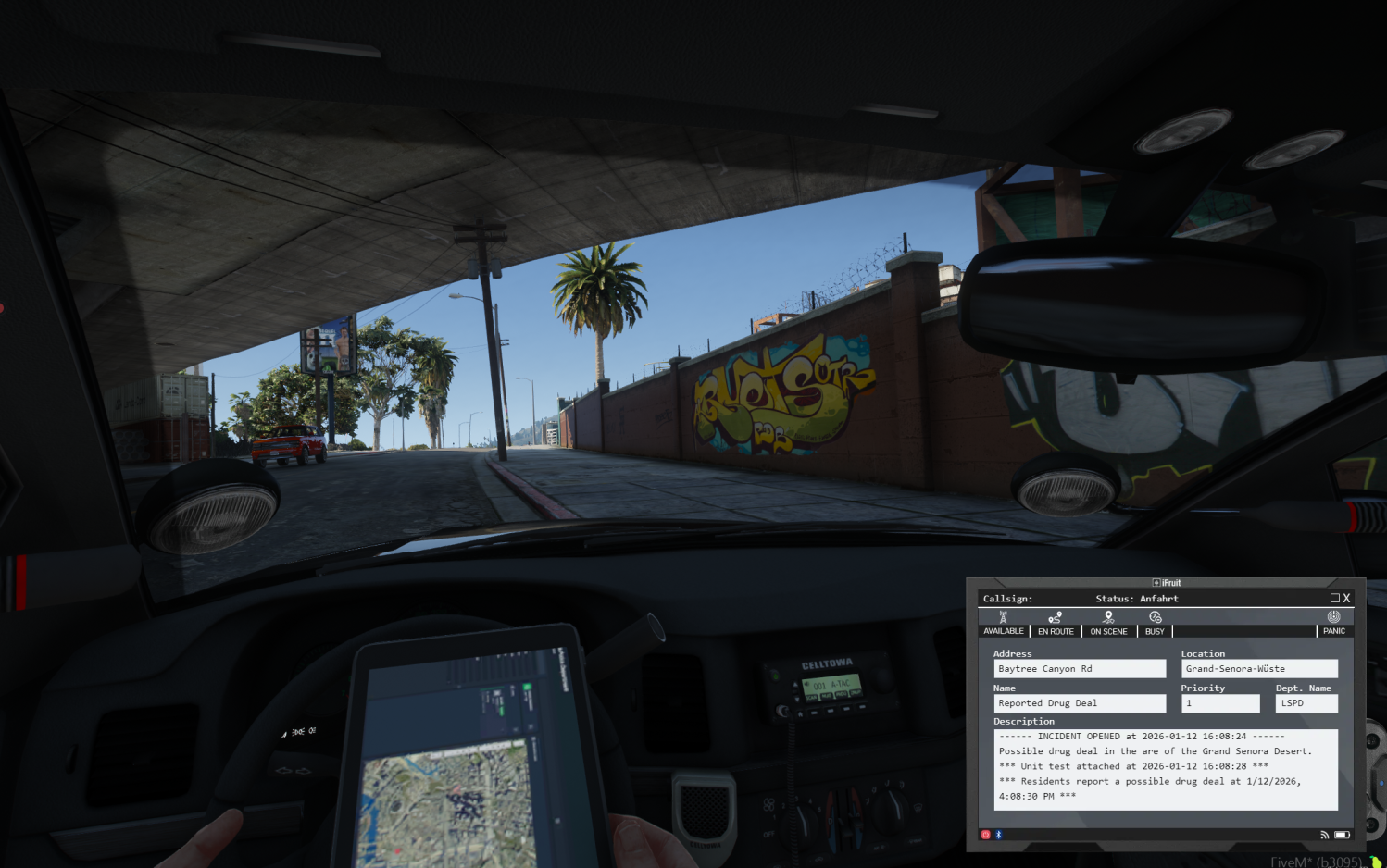Toggle the blue Bluetooth icon

pos(998,835)
